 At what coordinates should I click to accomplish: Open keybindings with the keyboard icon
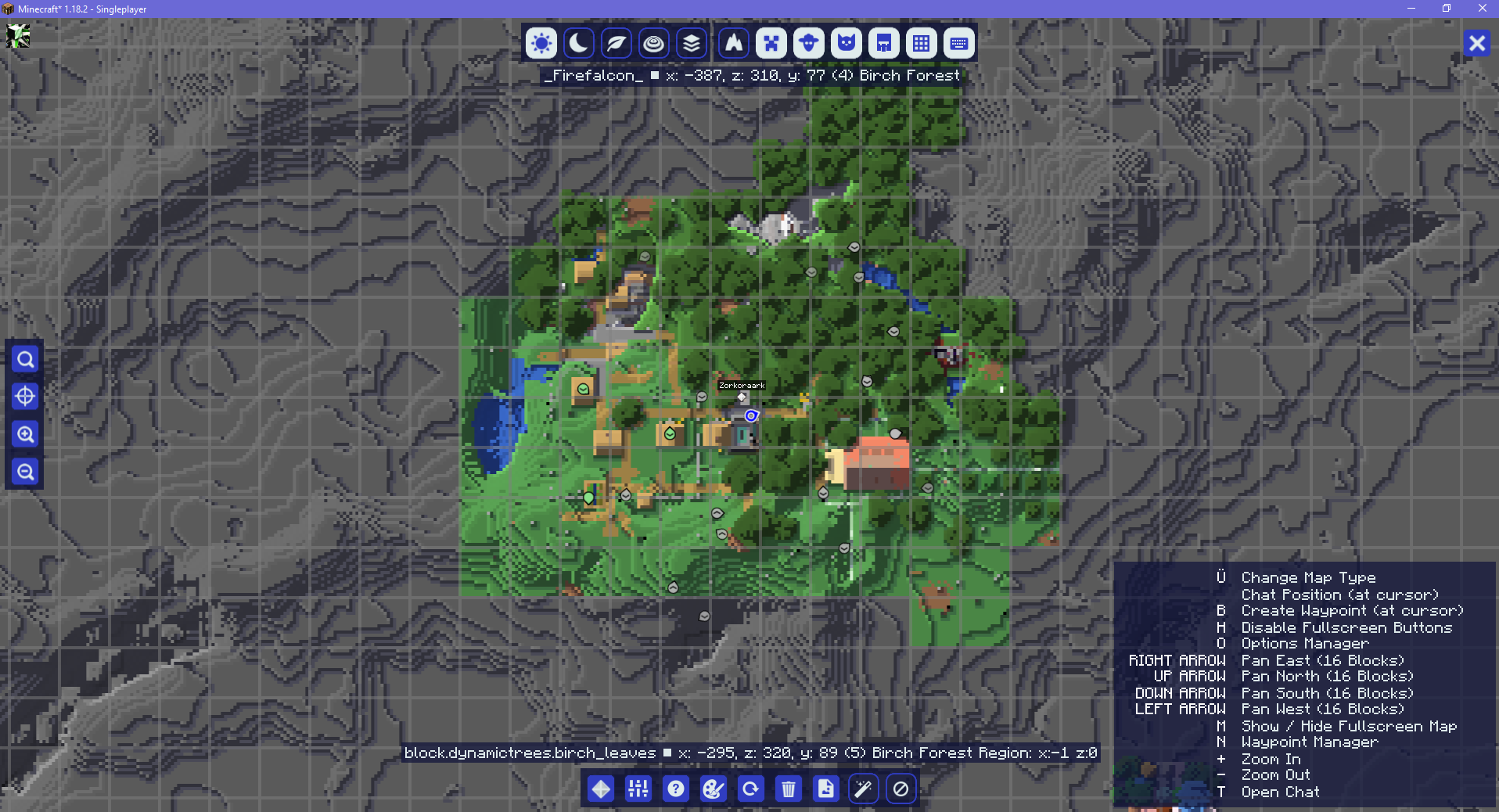point(958,43)
